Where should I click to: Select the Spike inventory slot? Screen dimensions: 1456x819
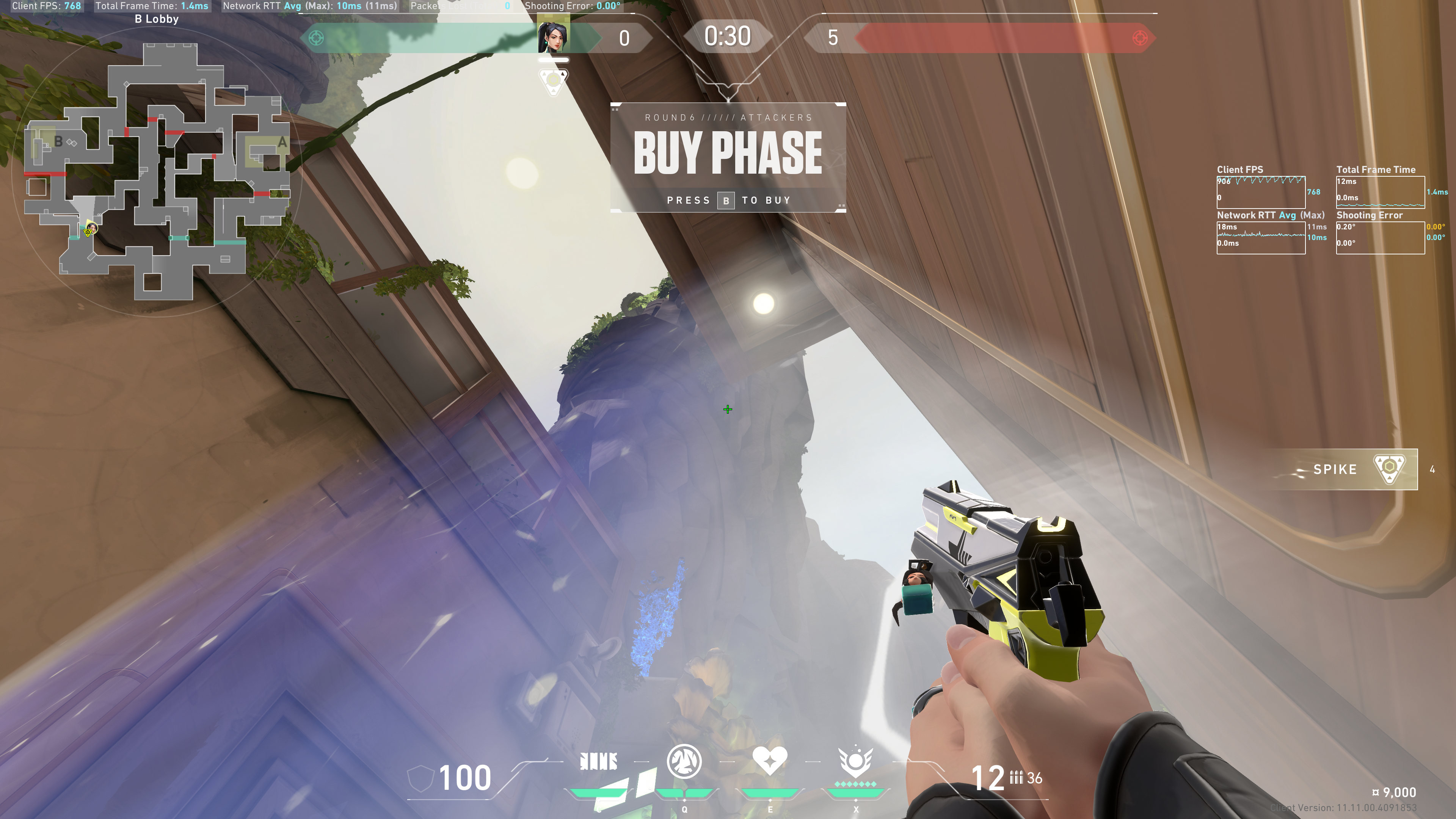1356,469
